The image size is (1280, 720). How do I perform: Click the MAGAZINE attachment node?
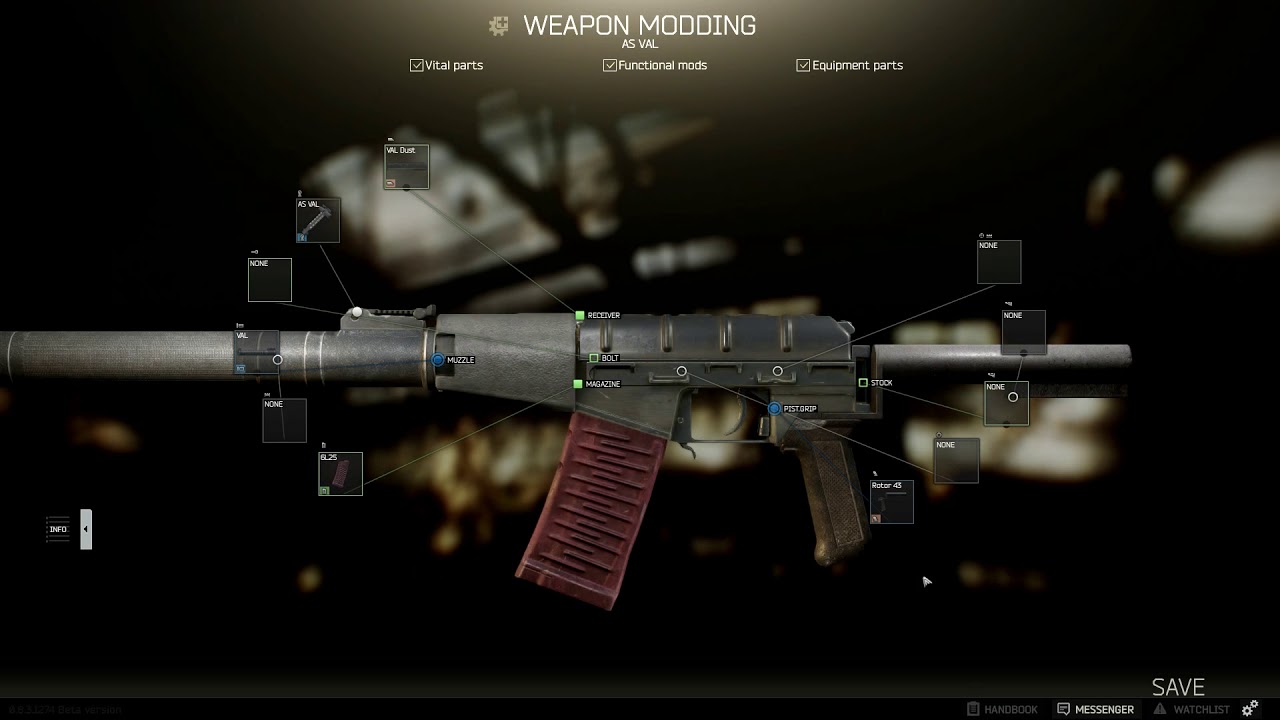(x=578, y=384)
